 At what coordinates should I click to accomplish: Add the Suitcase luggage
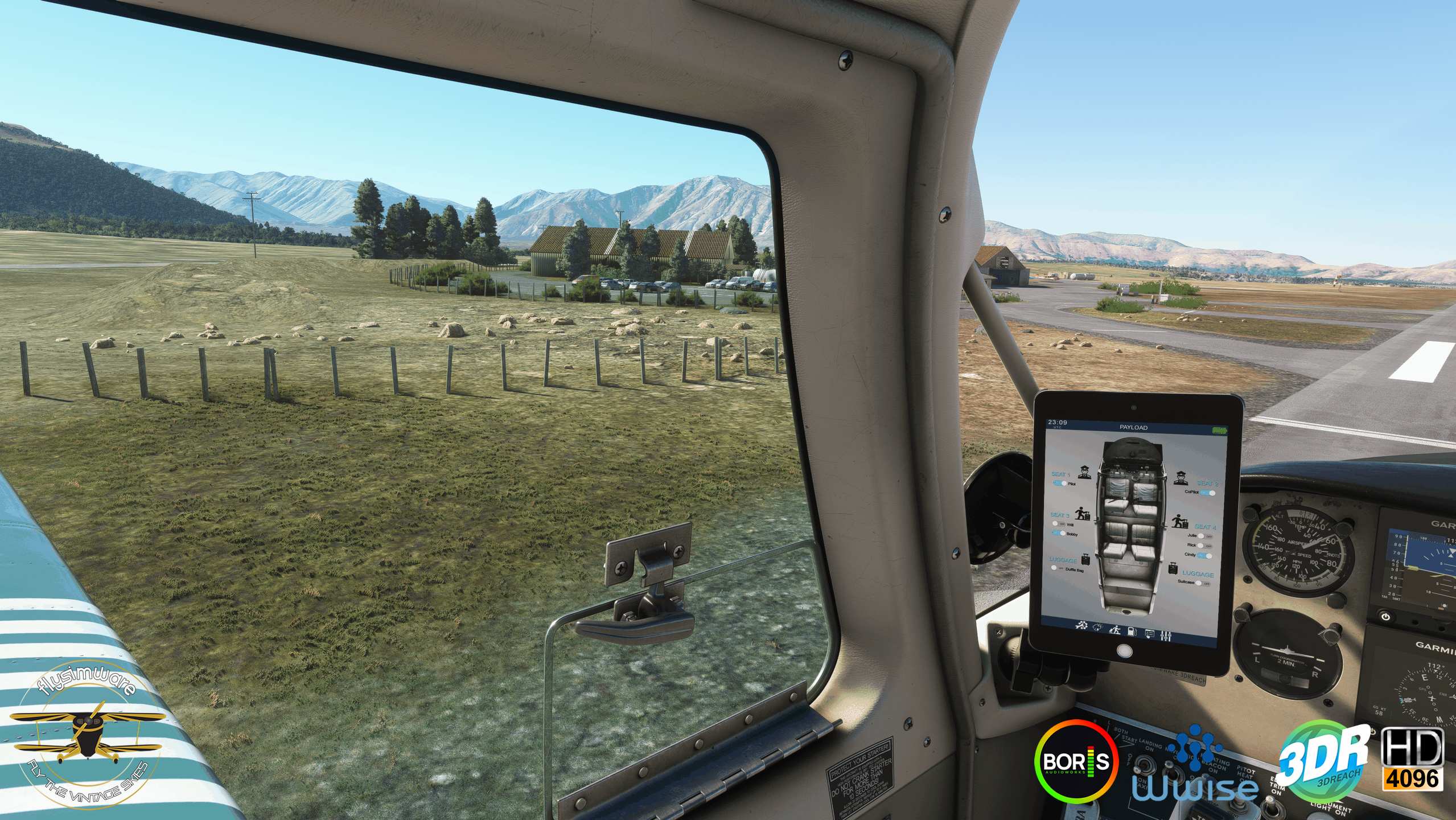(1202, 583)
